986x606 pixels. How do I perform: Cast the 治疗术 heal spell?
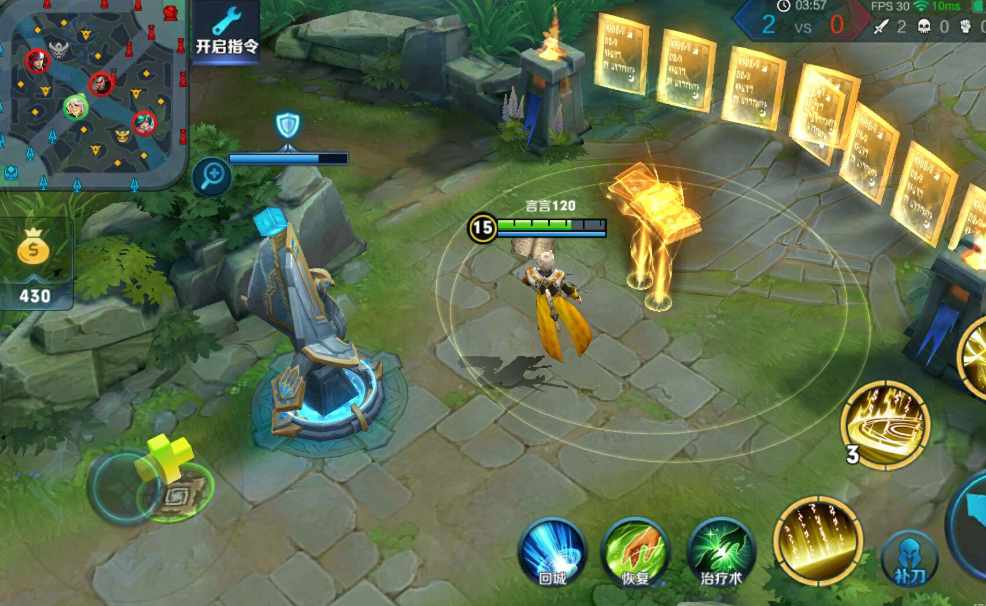pos(721,553)
